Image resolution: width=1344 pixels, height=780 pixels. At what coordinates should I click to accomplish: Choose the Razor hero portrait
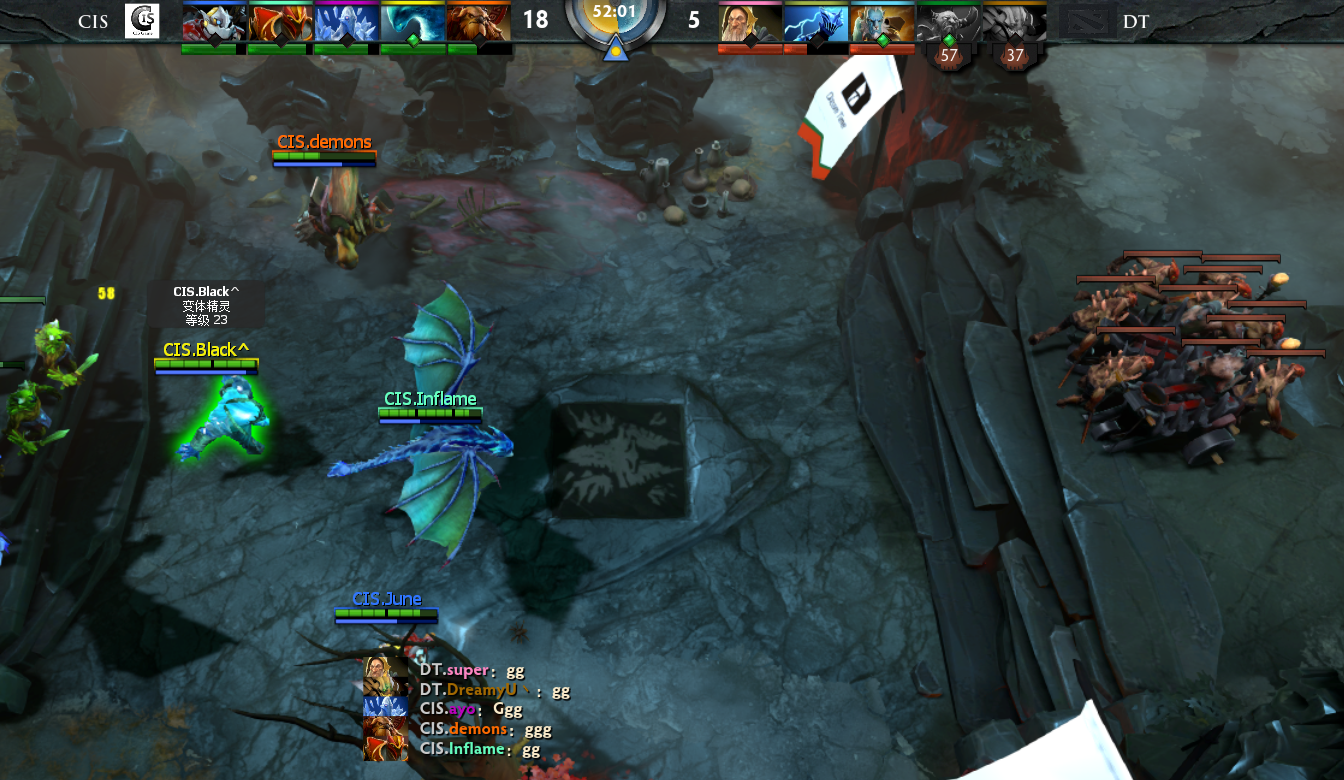coord(816,22)
